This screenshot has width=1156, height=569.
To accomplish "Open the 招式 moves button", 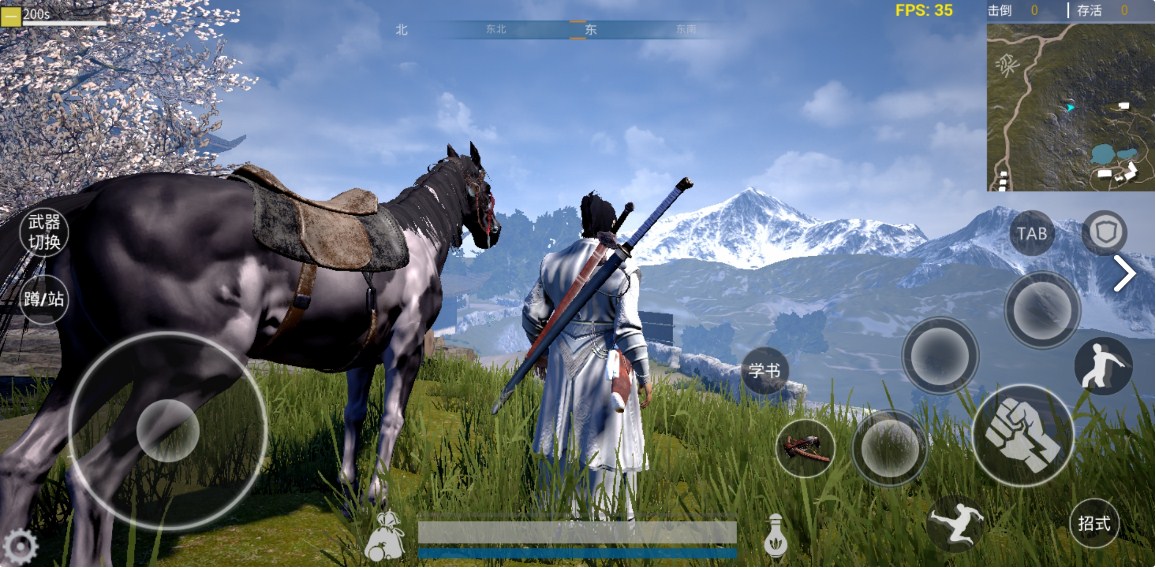I will [x=1094, y=523].
